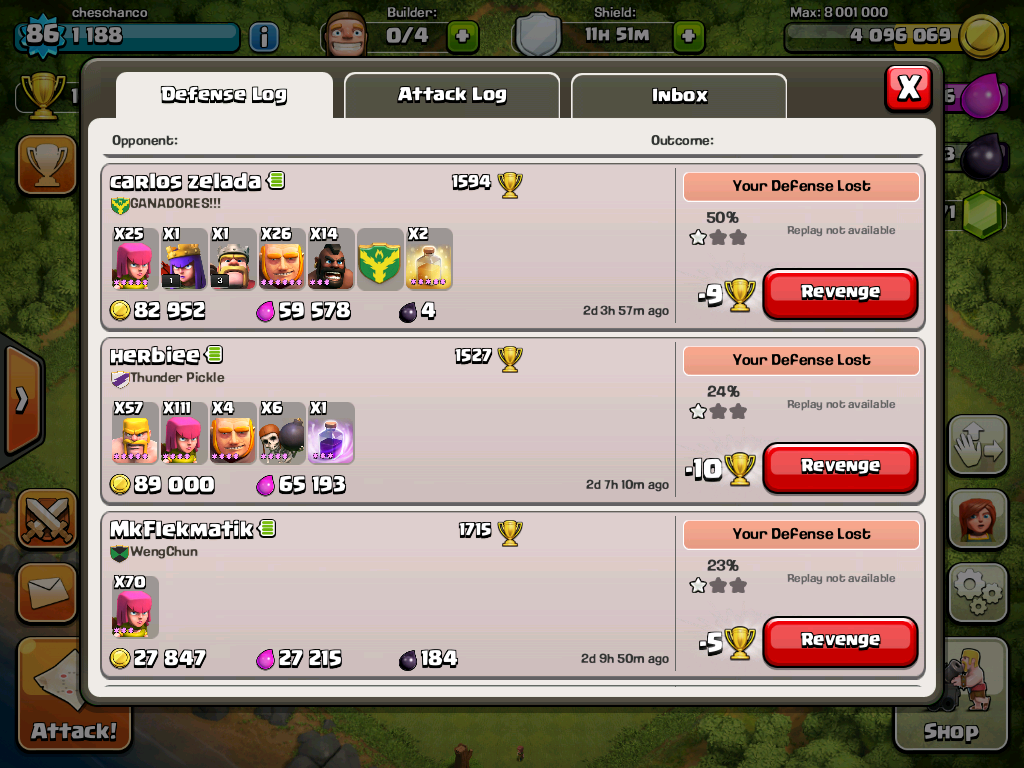
Task: Hit Revenge against Herbiee
Action: (x=840, y=467)
